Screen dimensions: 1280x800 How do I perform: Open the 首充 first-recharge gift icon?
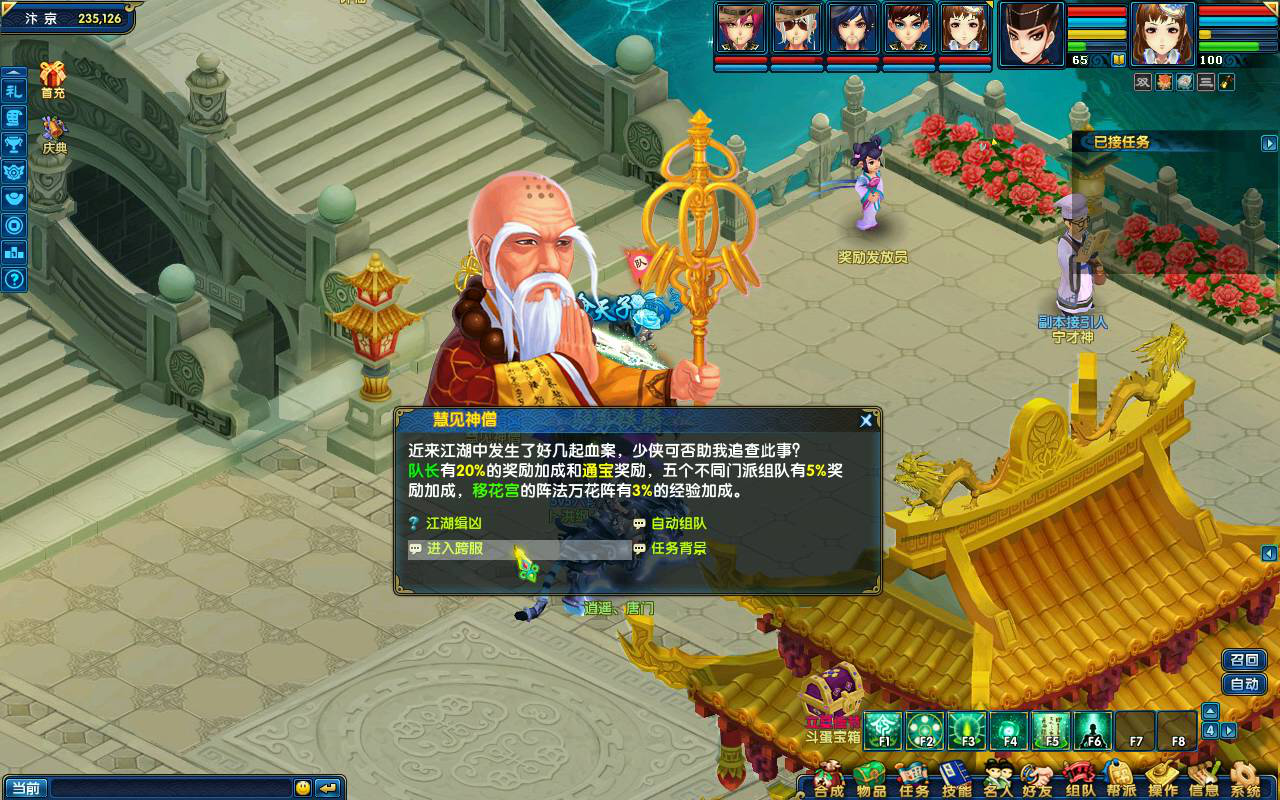[53, 80]
